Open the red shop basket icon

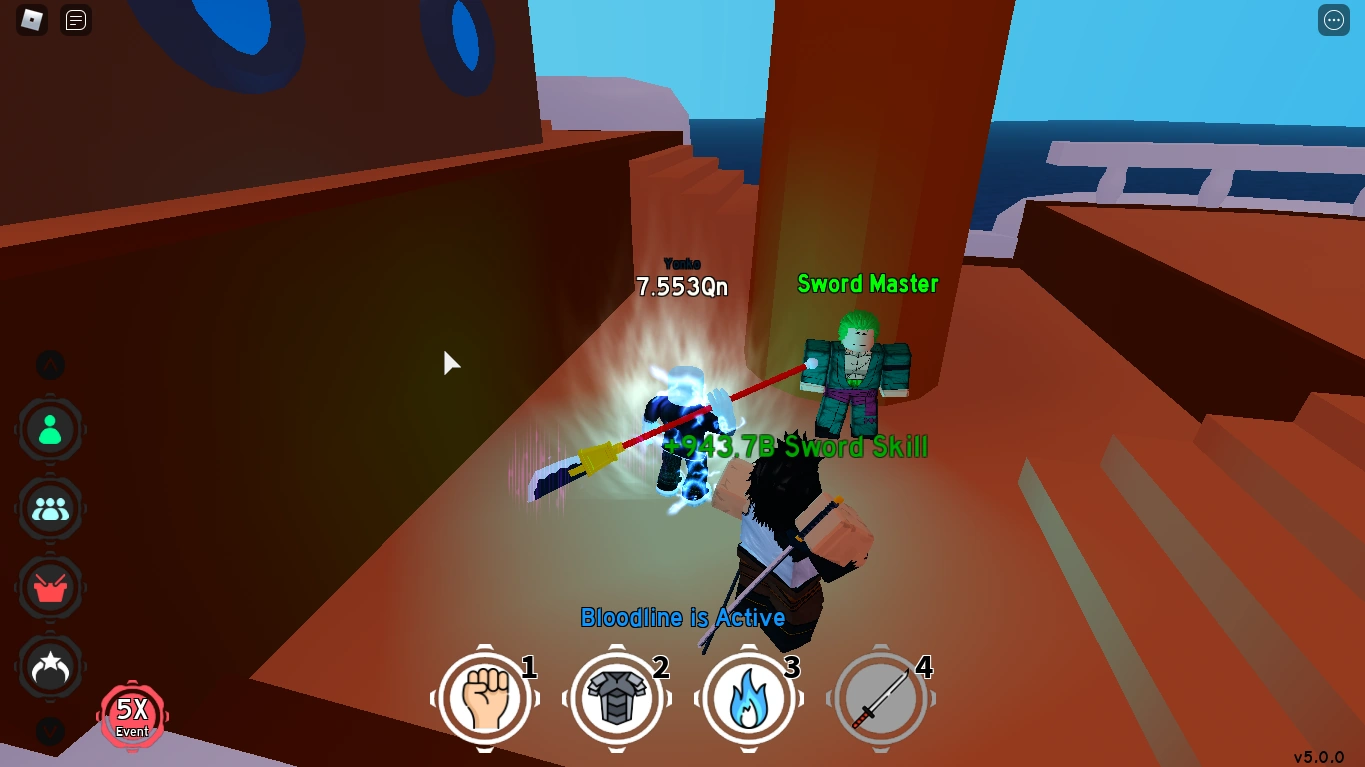pos(51,588)
